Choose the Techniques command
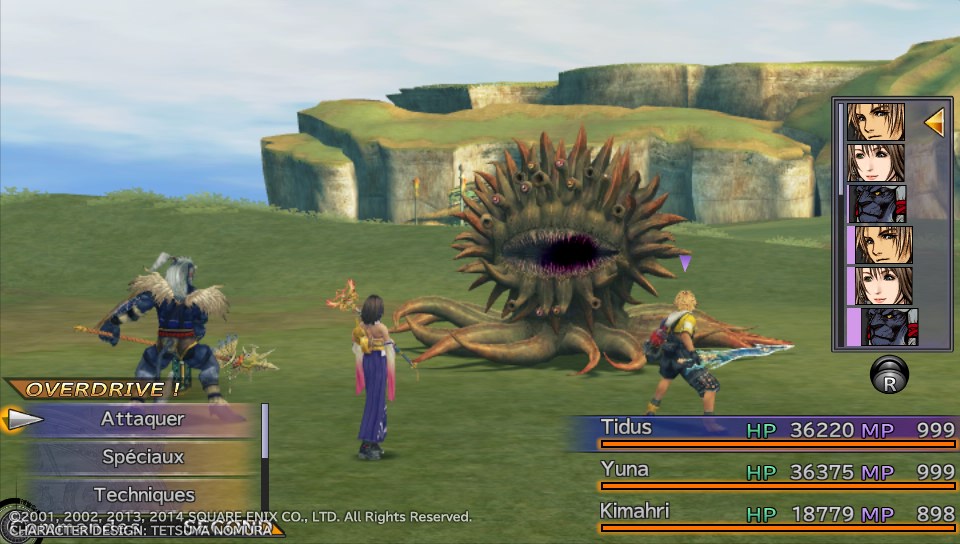 tap(144, 494)
